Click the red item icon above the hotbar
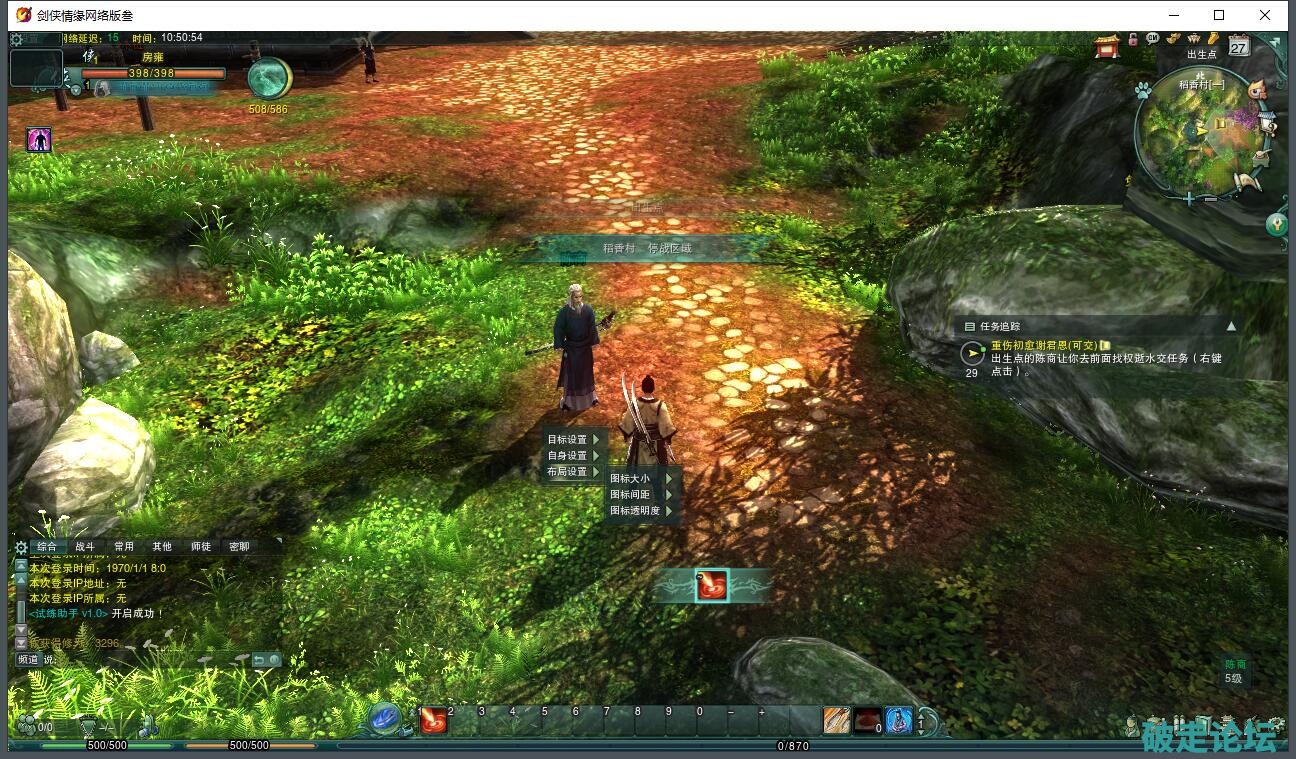Viewport: 1296px width, 759px height. [711, 586]
